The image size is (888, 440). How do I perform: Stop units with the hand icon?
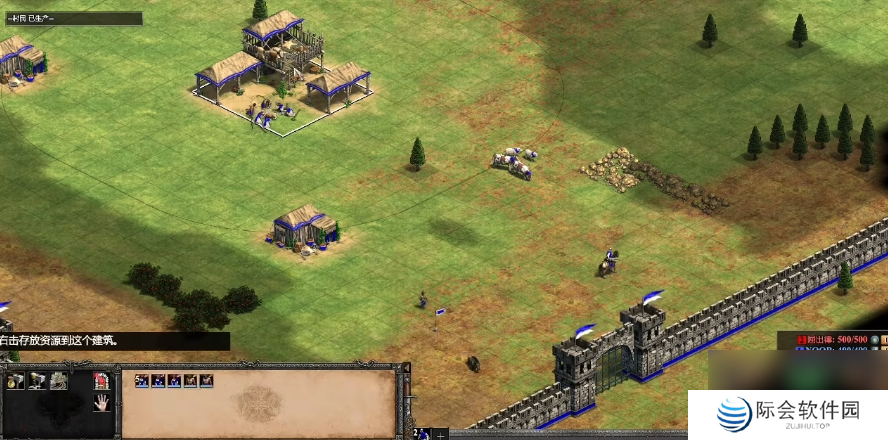click(101, 403)
